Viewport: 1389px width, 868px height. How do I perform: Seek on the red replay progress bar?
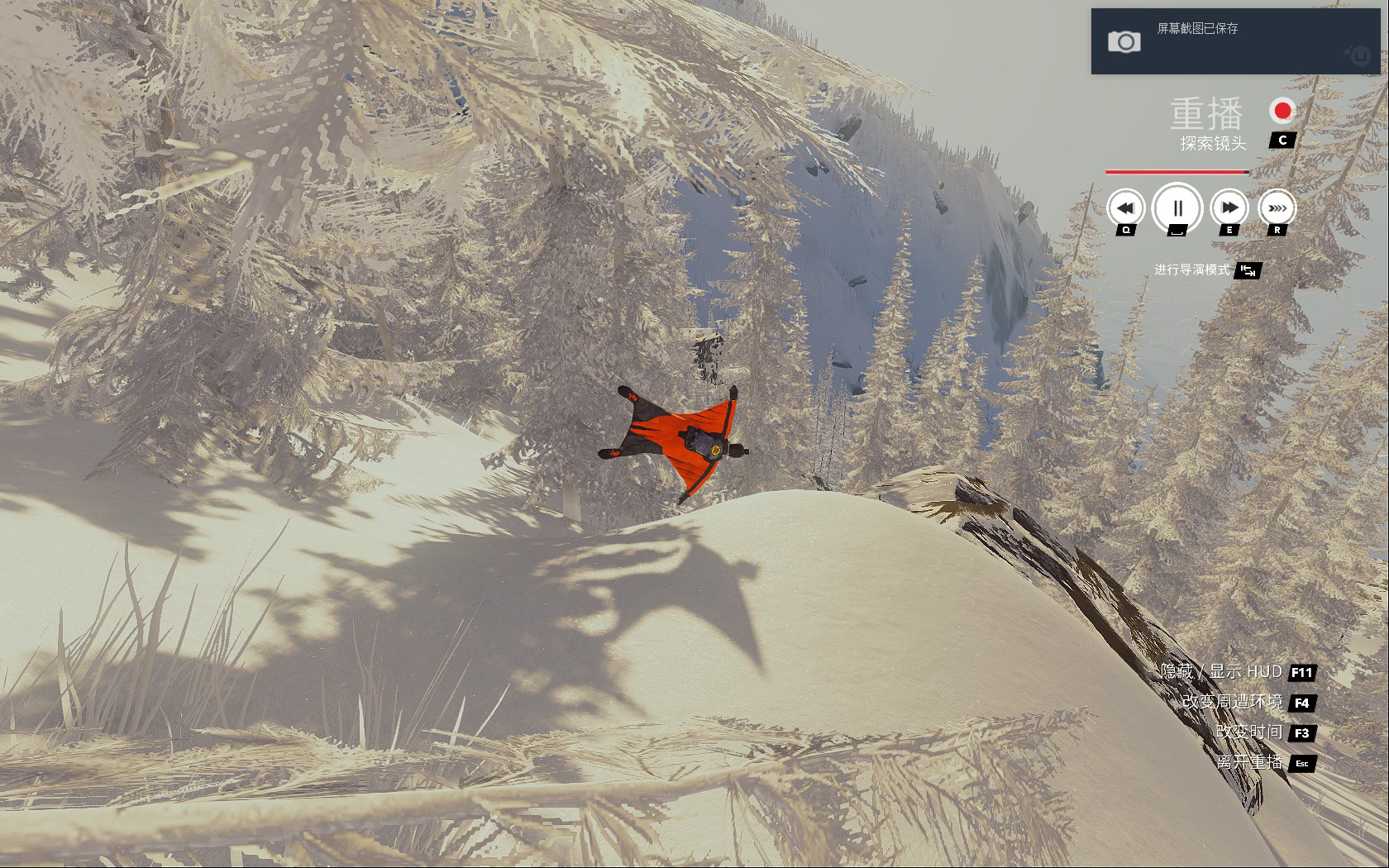click(1177, 172)
